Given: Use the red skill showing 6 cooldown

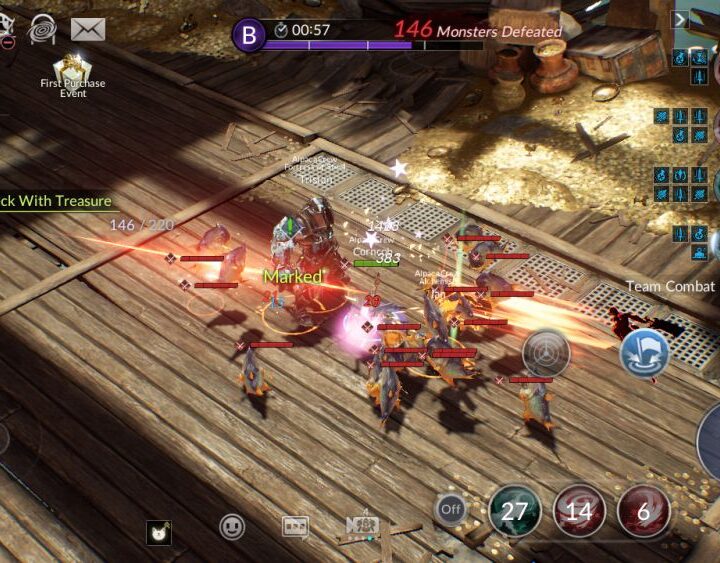Looking at the screenshot, I should pyautogui.click(x=643, y=511).
